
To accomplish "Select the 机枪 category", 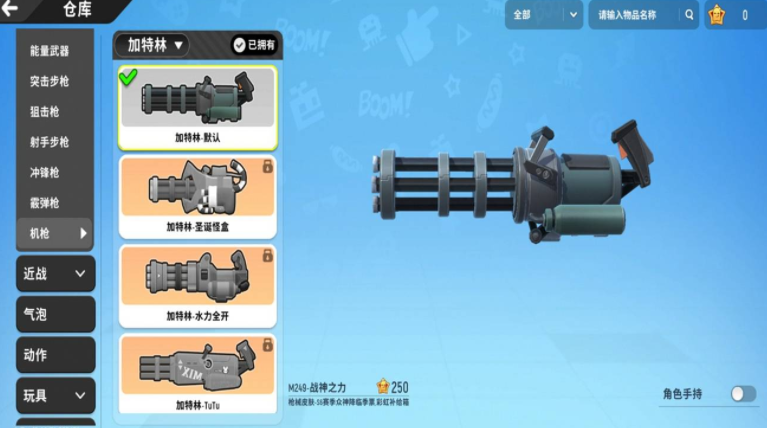I will click(x=55, y=233).
